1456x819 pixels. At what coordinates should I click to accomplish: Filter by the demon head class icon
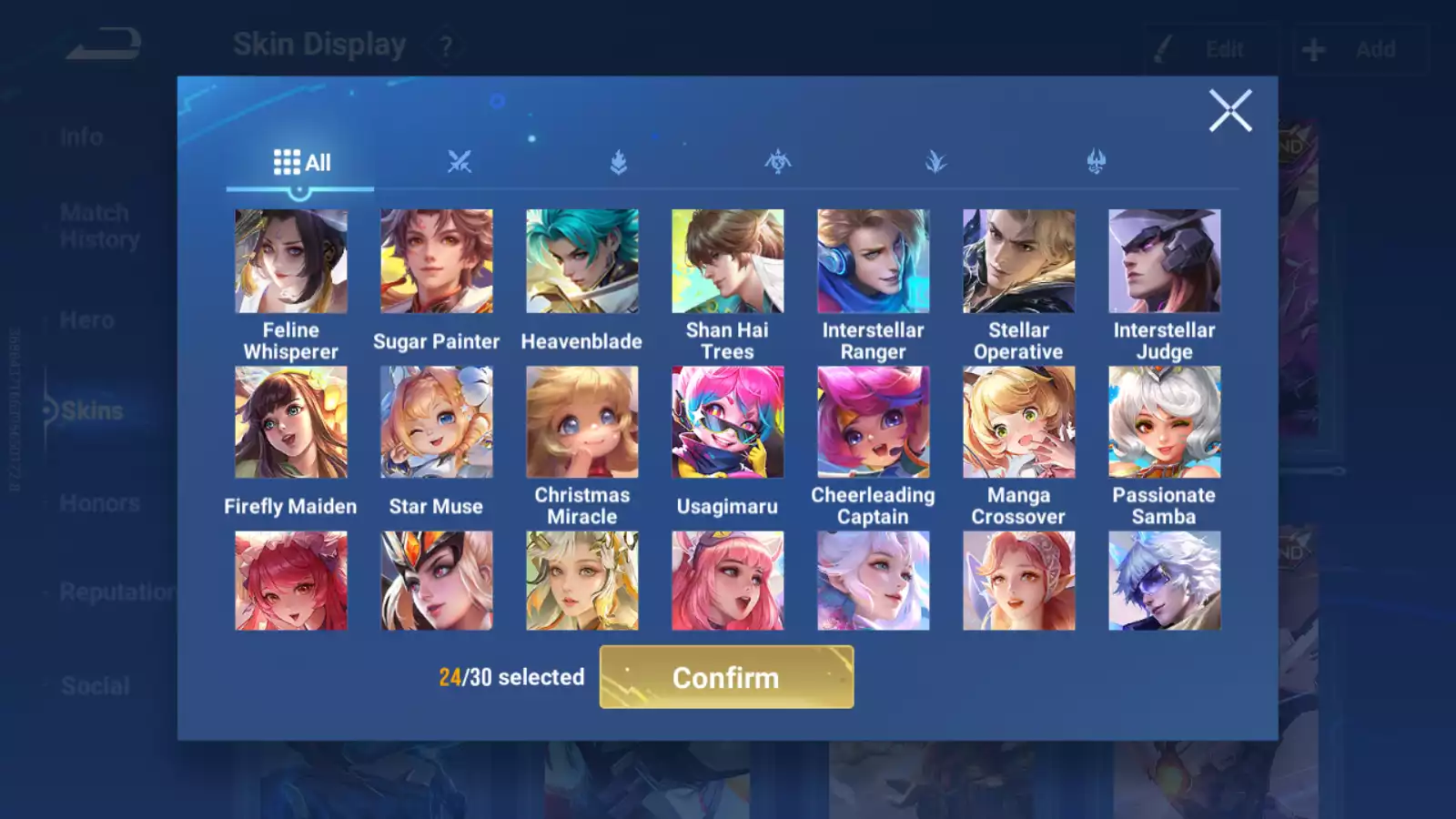click(x=1095, y=161)
